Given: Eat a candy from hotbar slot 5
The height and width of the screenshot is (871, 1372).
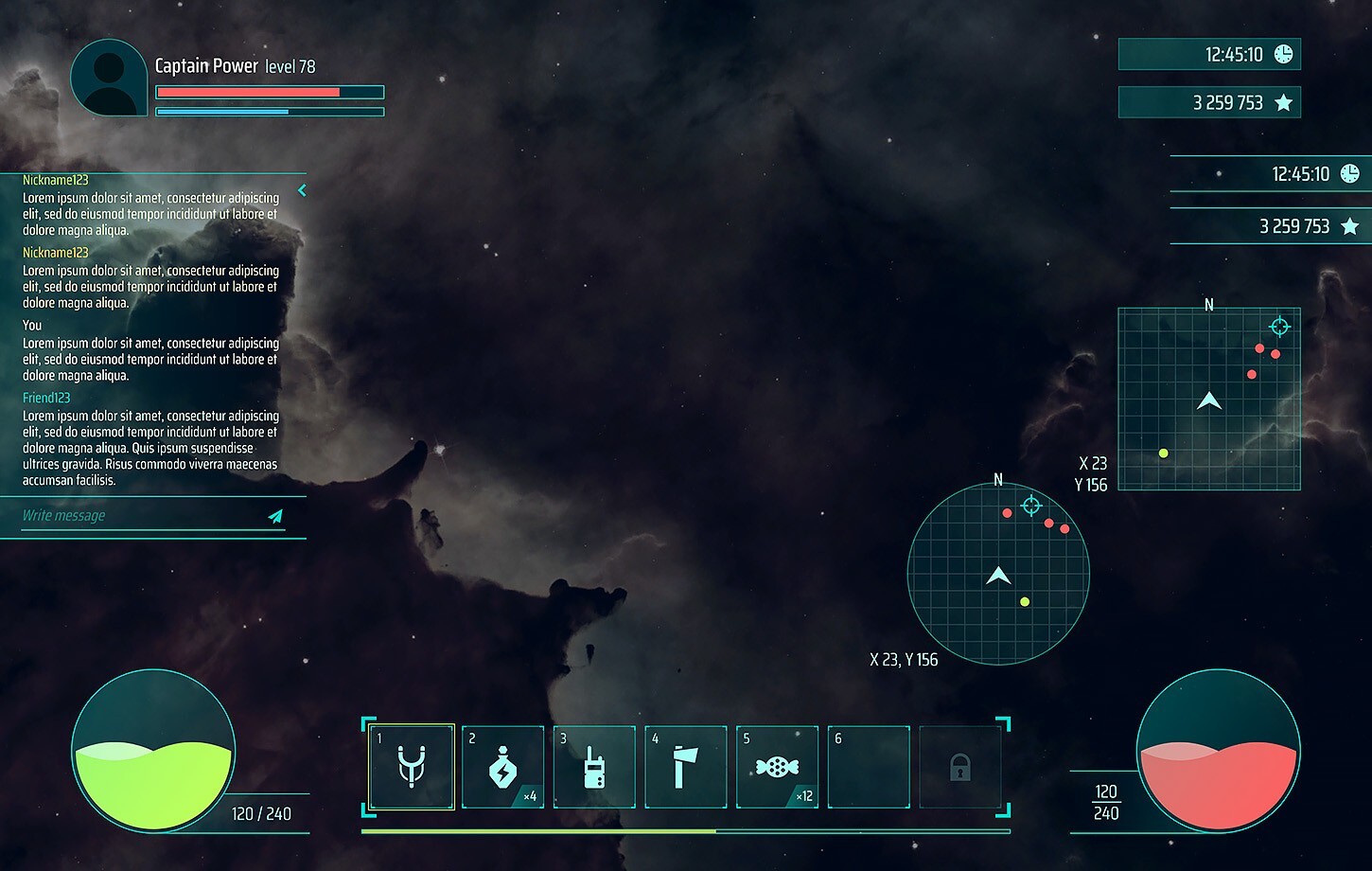Looking at the screenshot, I should (x=777, y=767).
